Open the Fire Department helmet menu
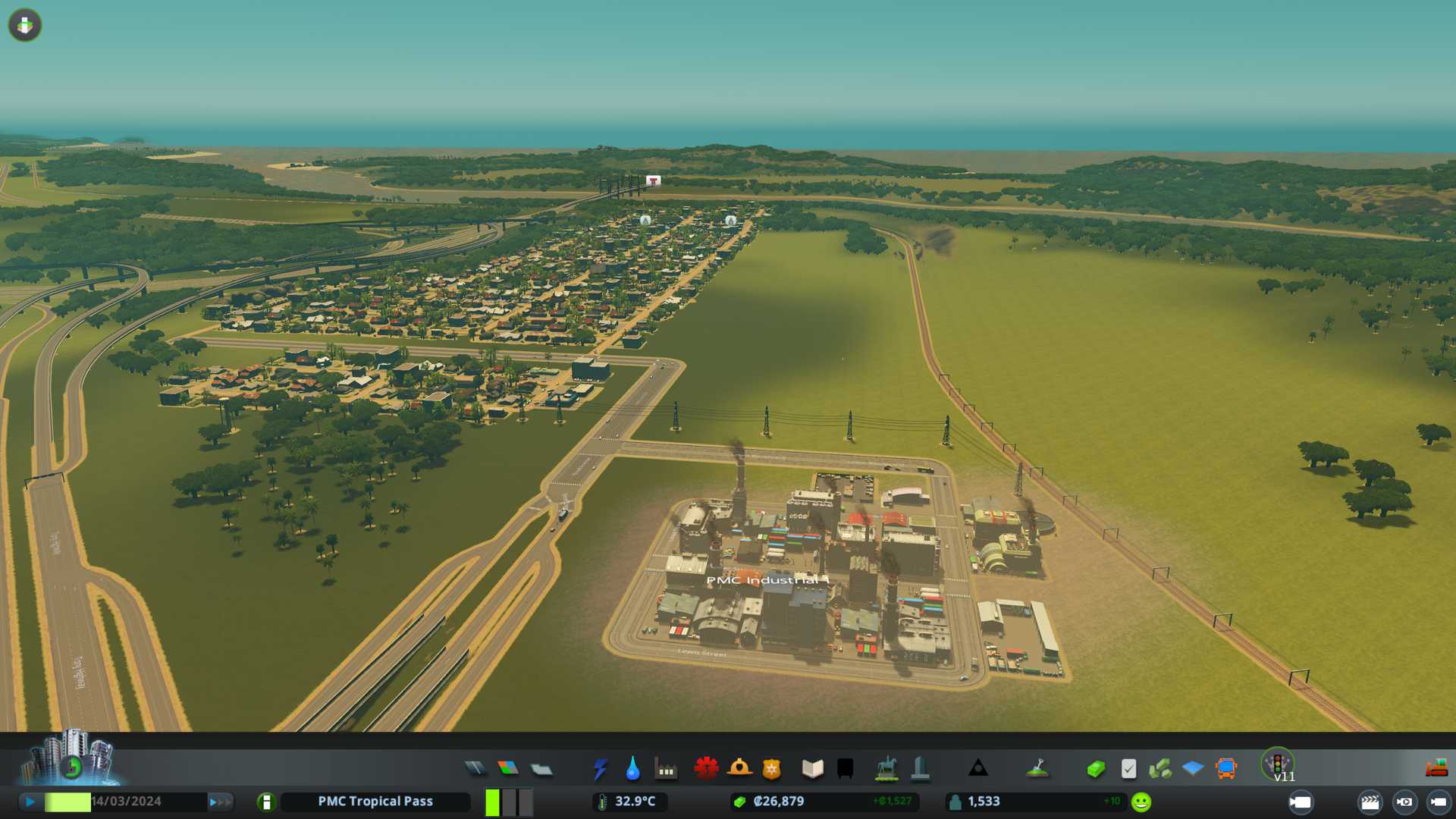 coord(739,769)
